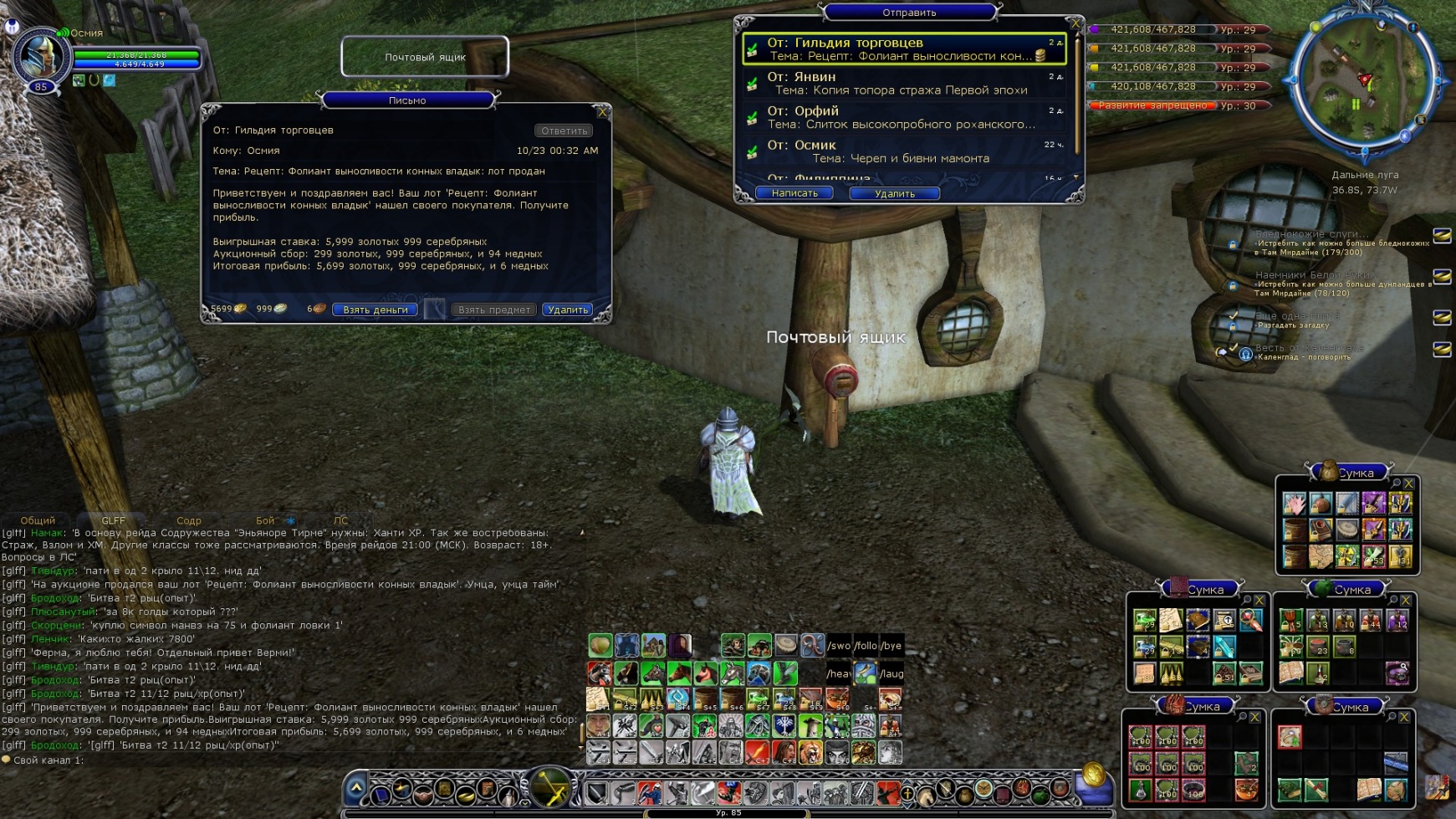This screenshot has height=819, width=1456.
Task: Switch to the "Общий" chat tab
Action: (38, 520)
